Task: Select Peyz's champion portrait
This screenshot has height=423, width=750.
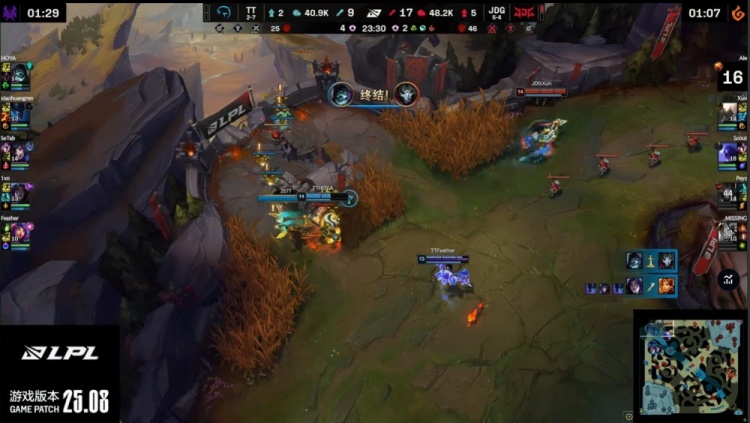Action: point(729,193)
